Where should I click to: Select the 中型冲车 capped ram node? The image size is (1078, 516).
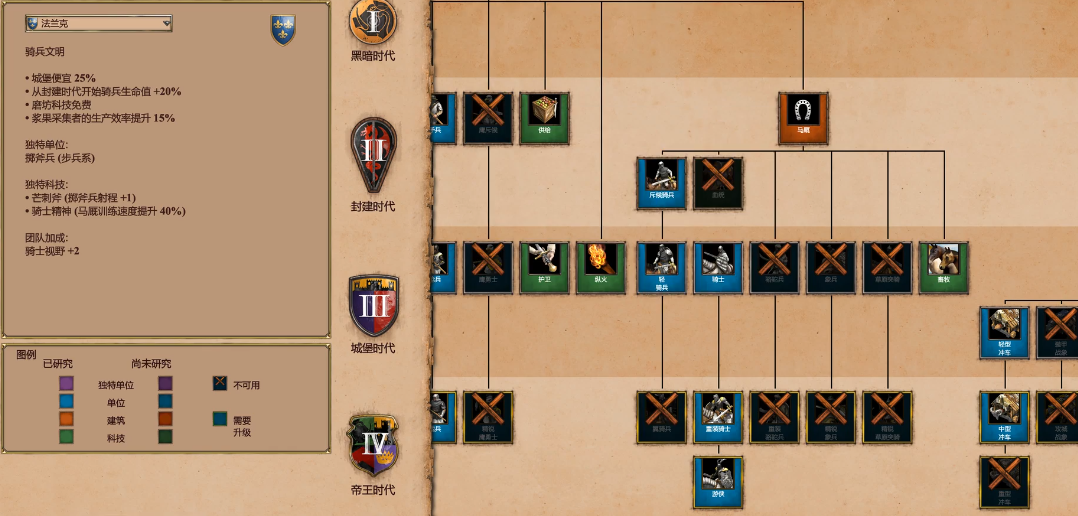(x=1004, y=417)
